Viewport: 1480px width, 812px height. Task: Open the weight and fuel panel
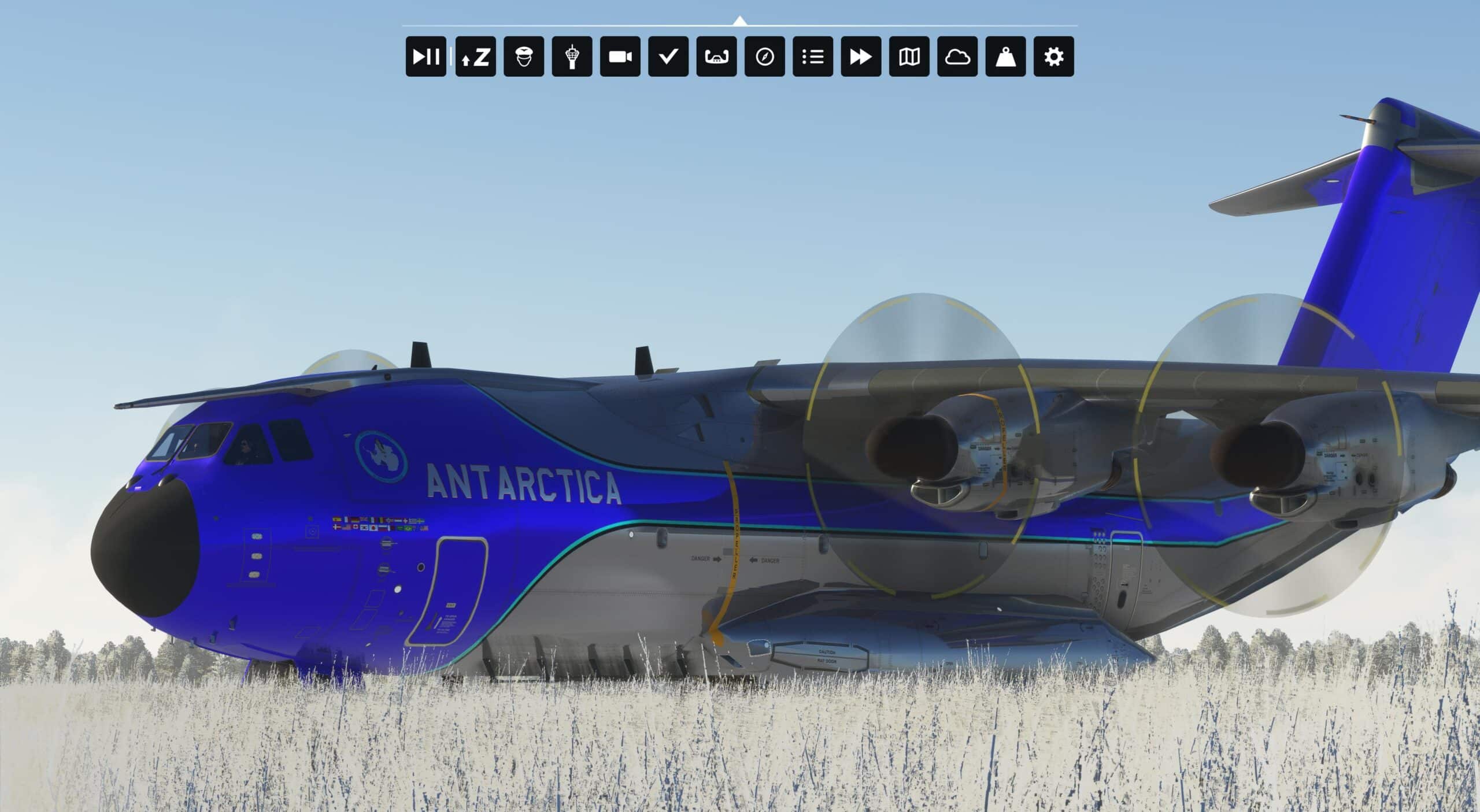coord(1006,57)
